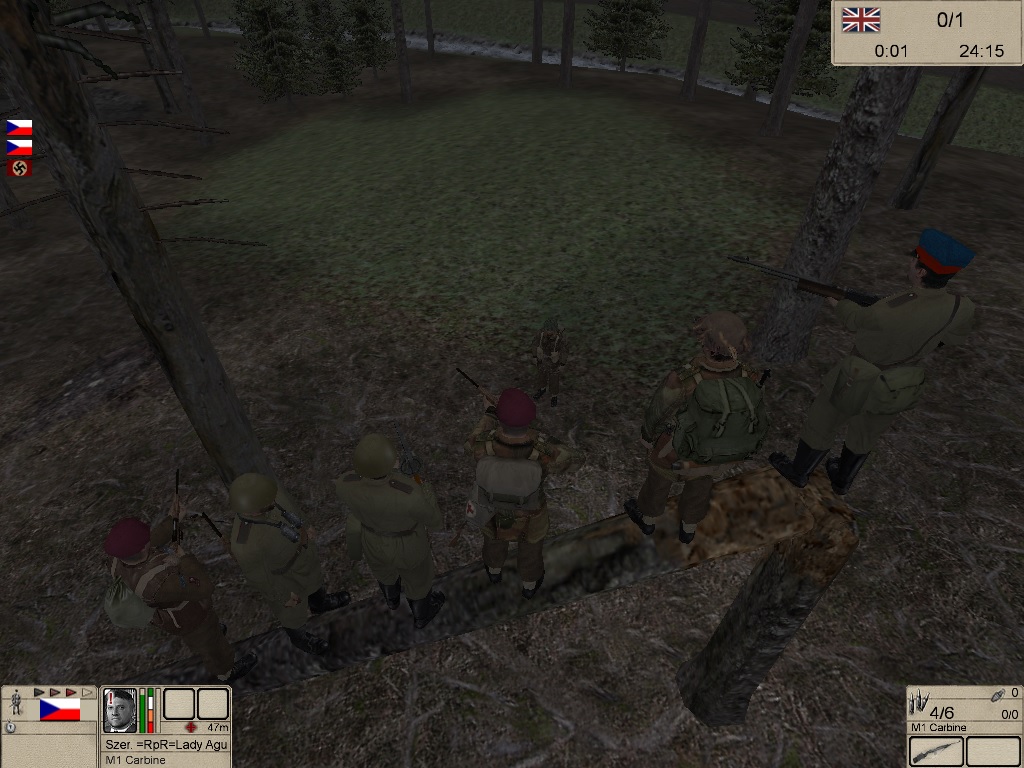Click the British flag in the objective panel
Screen dimensions: 1024x768
(860, 19)
